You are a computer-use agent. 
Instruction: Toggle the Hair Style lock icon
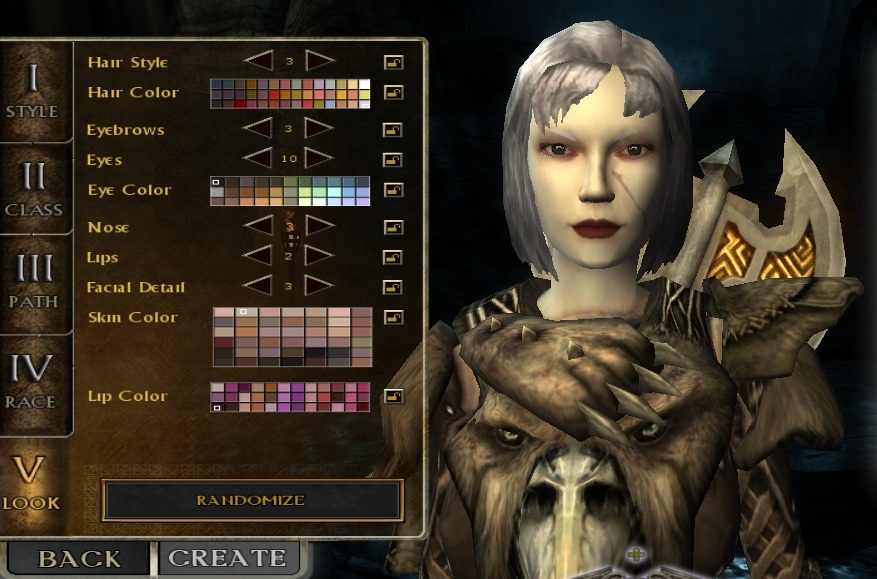393,63
